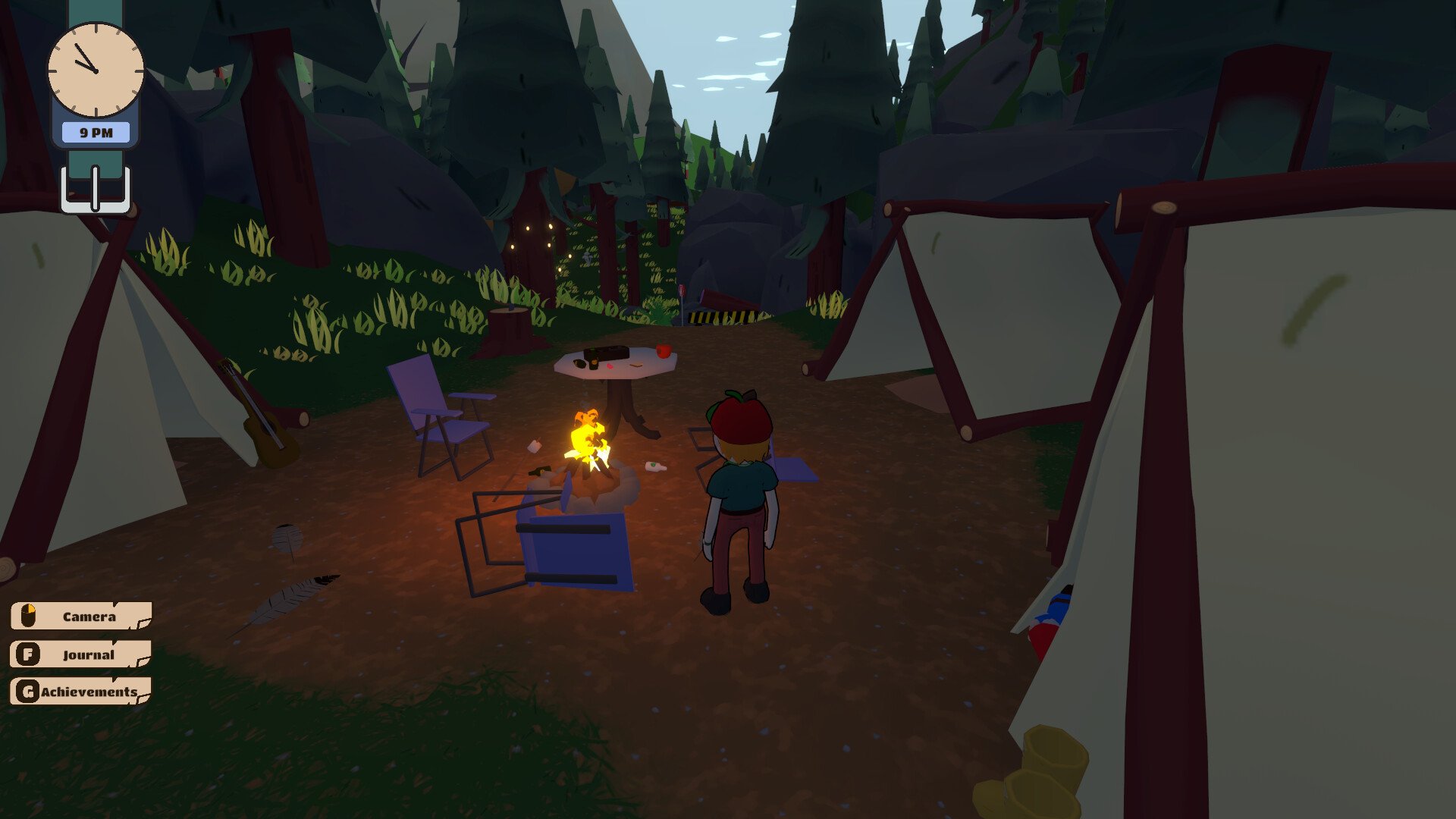Open the Journal
Screen dimensions: 1456x819
[x=81, y=654]
